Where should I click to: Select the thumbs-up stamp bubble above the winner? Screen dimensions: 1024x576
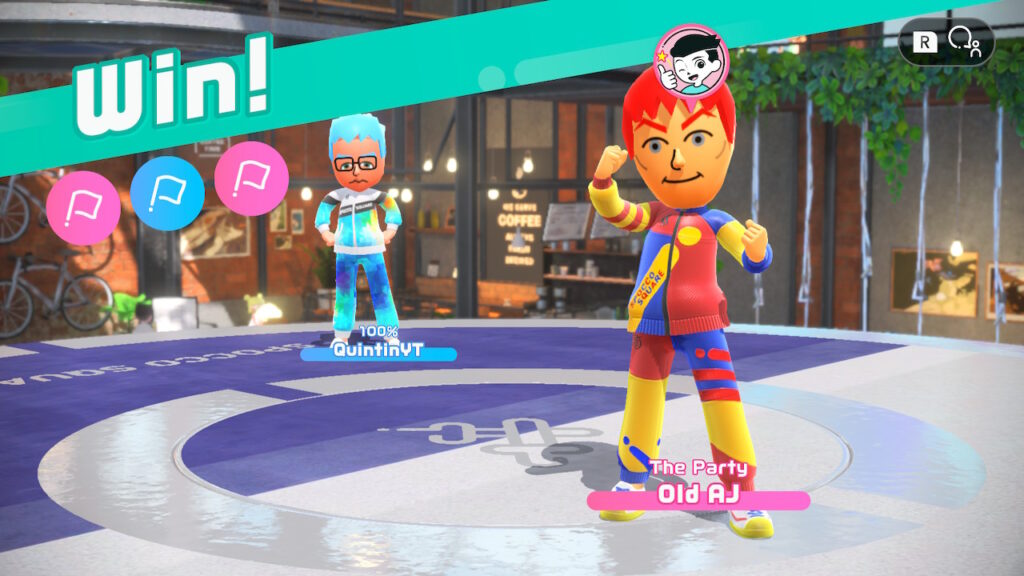[692, 58]
